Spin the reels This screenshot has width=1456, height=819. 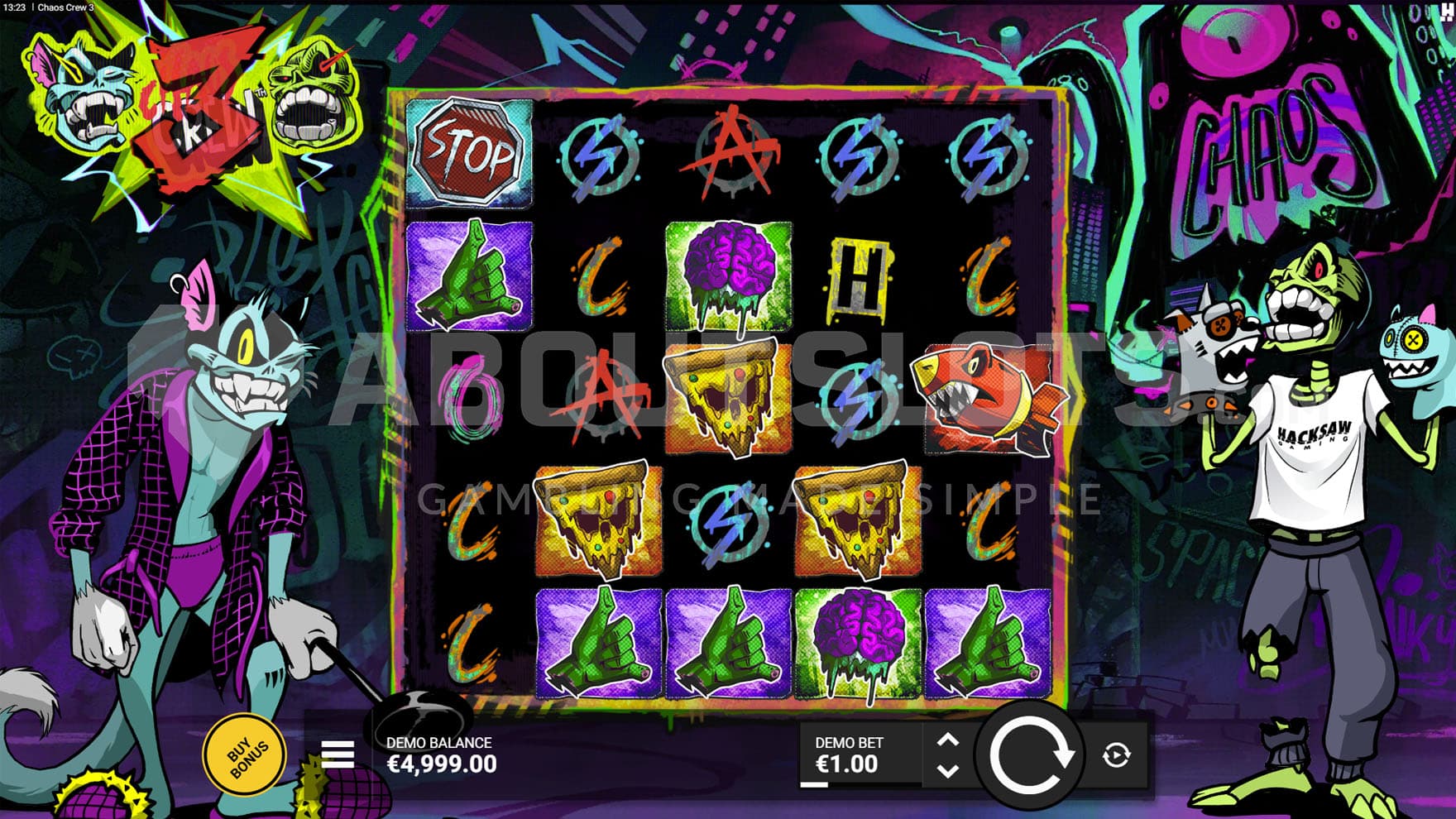tap(1029, 754)
